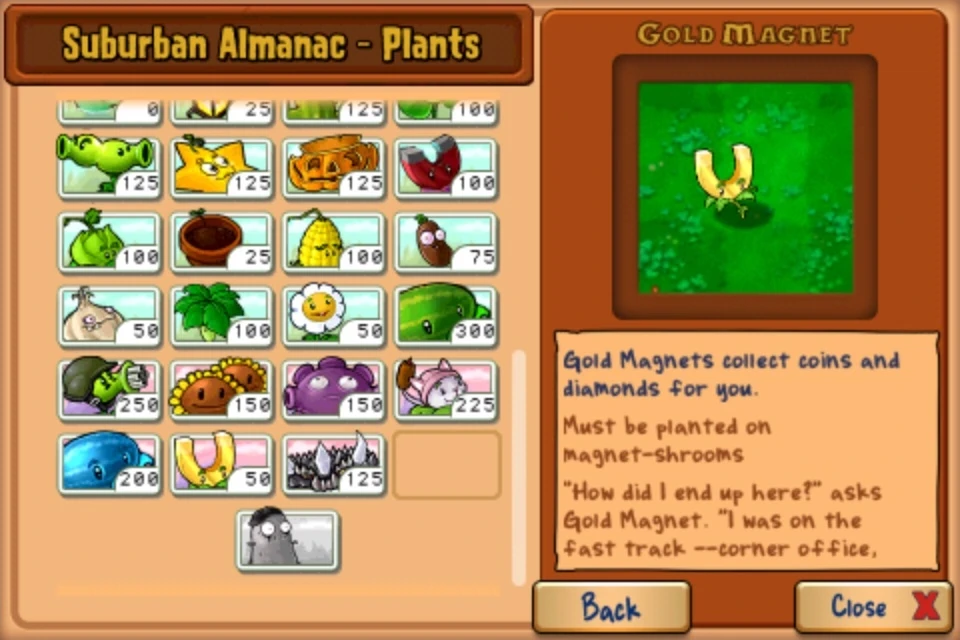Select the Repeater plant card
This screenshot has height=640, width=960.
click(109, 166)
